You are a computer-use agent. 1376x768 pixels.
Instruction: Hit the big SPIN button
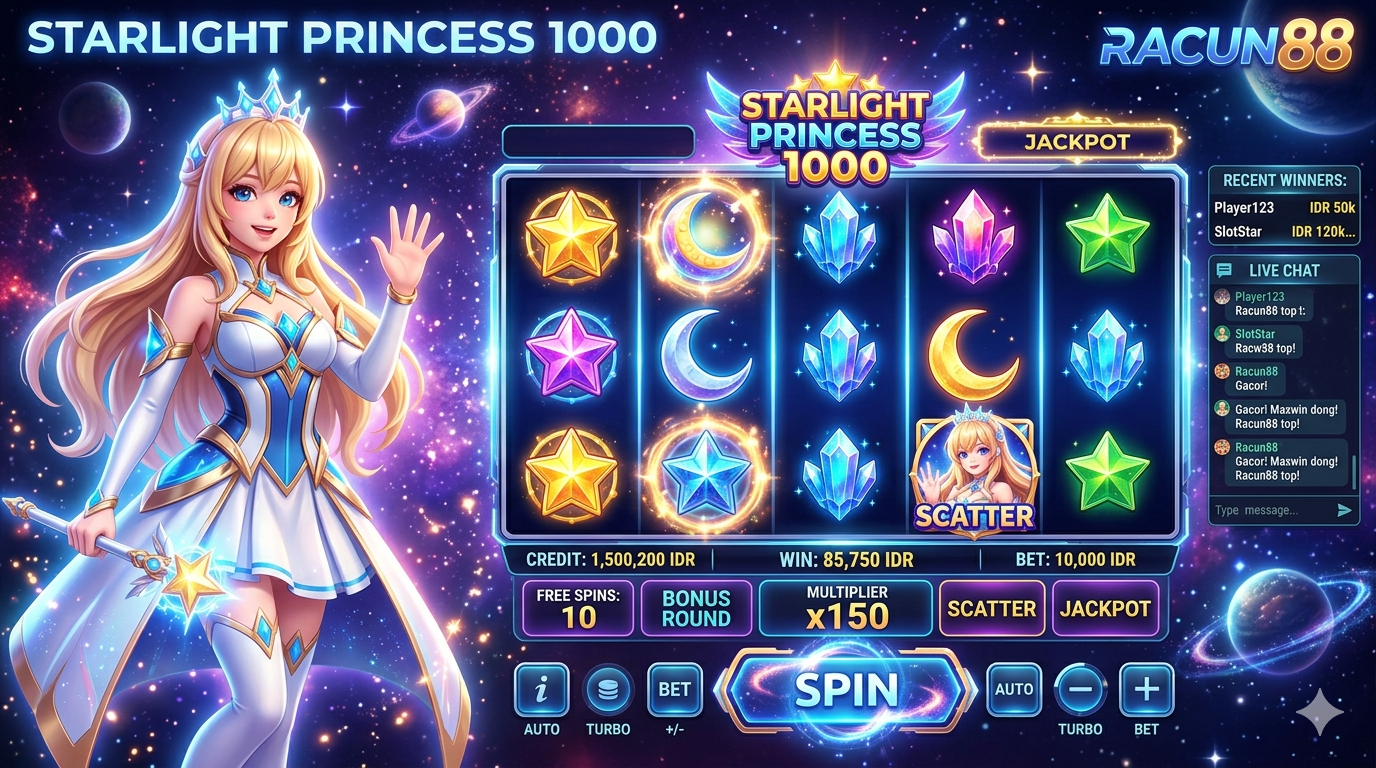click(x=846, y=689)
